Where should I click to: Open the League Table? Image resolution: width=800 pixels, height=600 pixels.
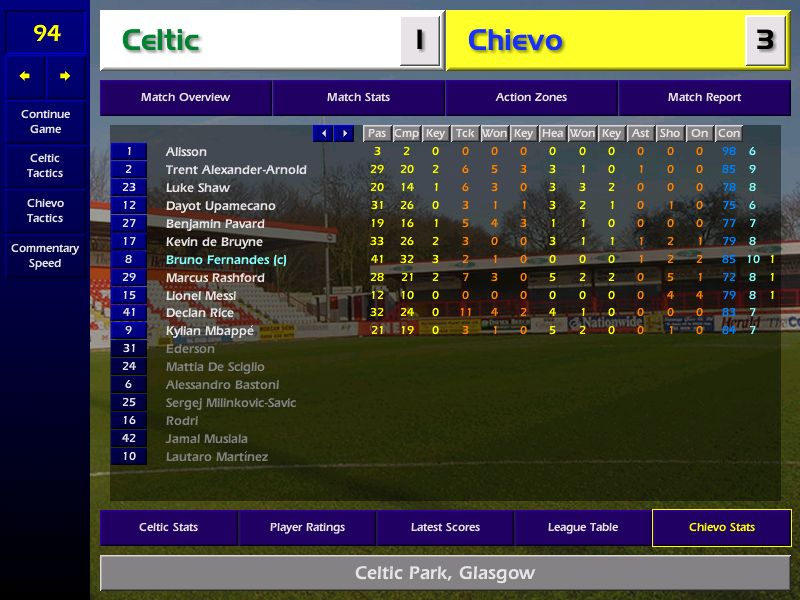(583, 528)
